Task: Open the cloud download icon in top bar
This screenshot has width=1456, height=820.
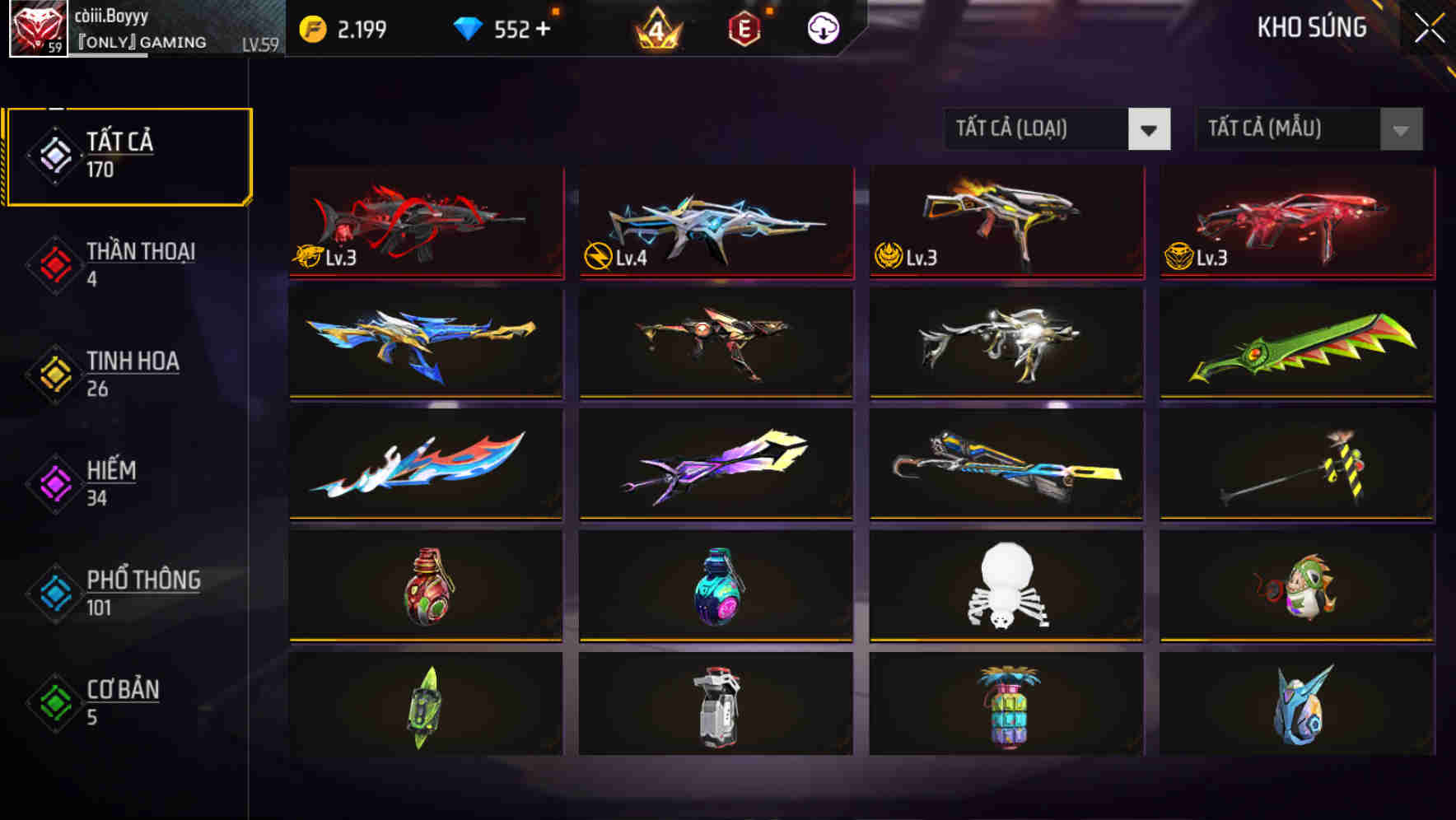Action: (x=823, y=28)
